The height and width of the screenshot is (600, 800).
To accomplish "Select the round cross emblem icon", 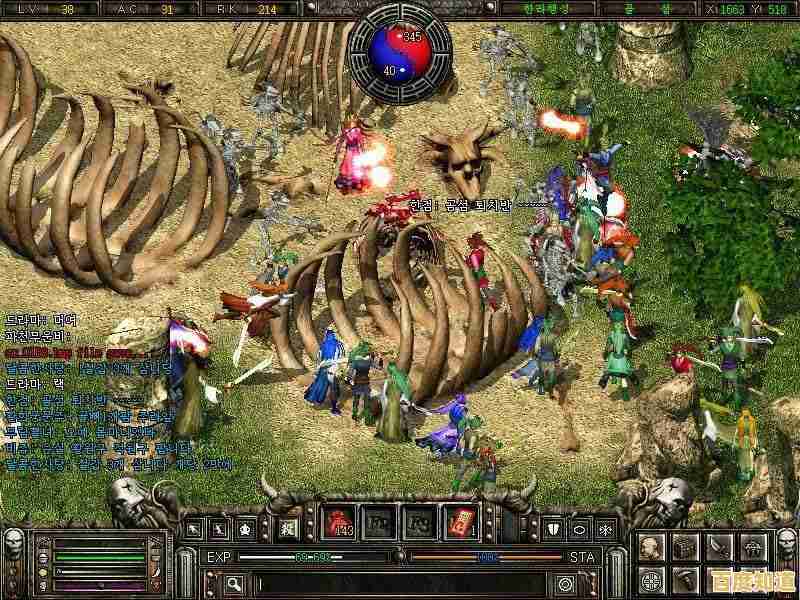I will point(651,579).
